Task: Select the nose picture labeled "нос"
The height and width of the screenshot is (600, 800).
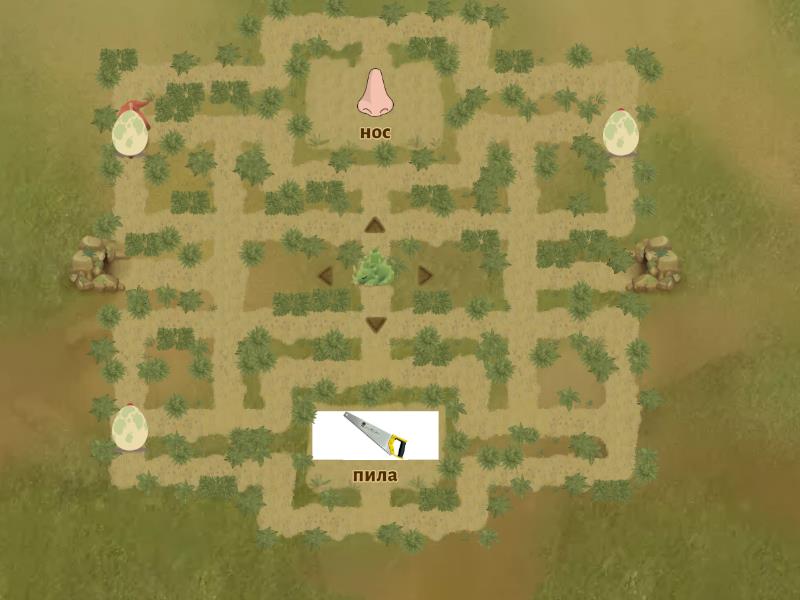Action: tap(375, 93)
